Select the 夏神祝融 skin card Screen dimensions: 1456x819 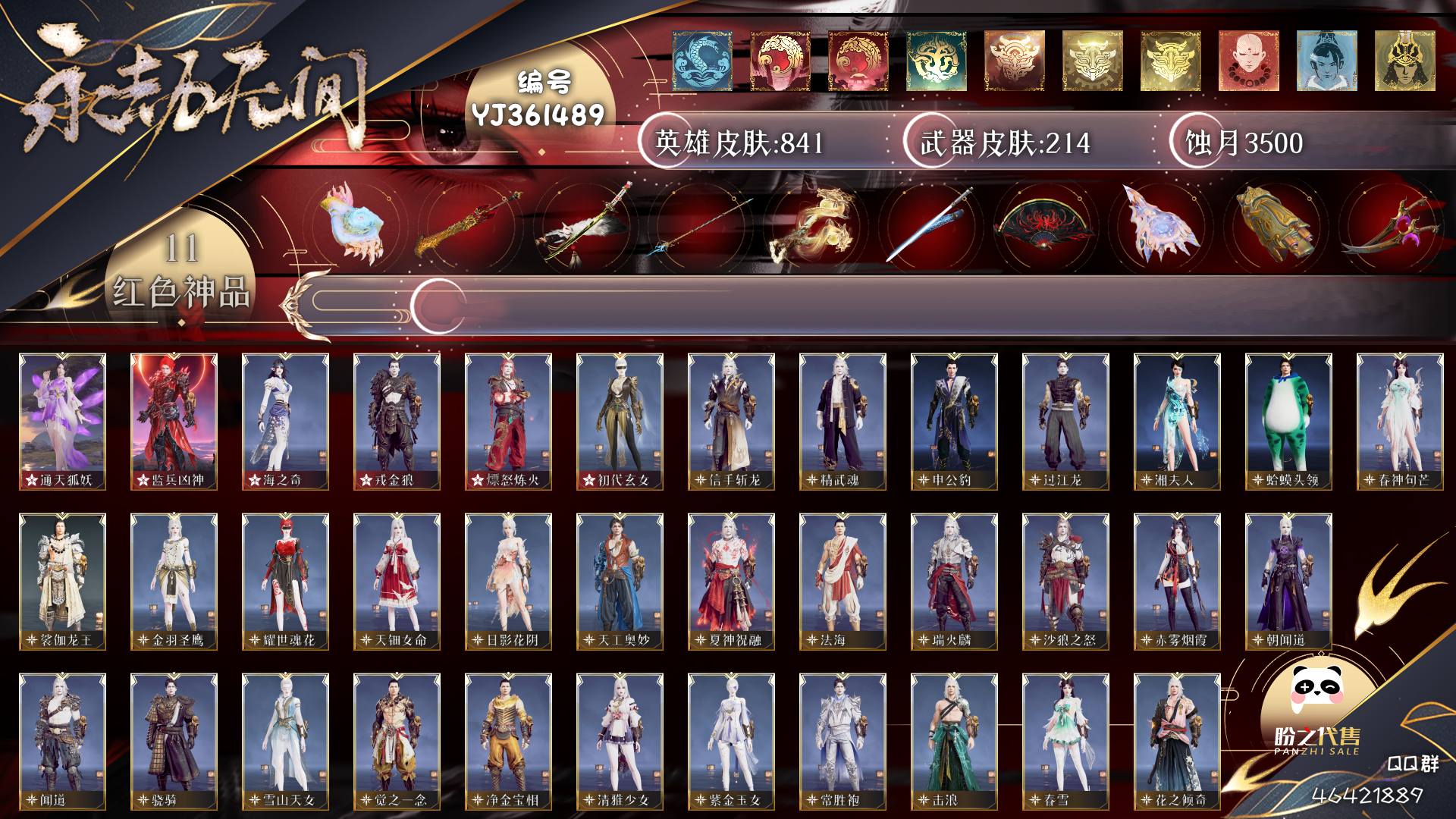pyautogui.click(x=731, y=581)
